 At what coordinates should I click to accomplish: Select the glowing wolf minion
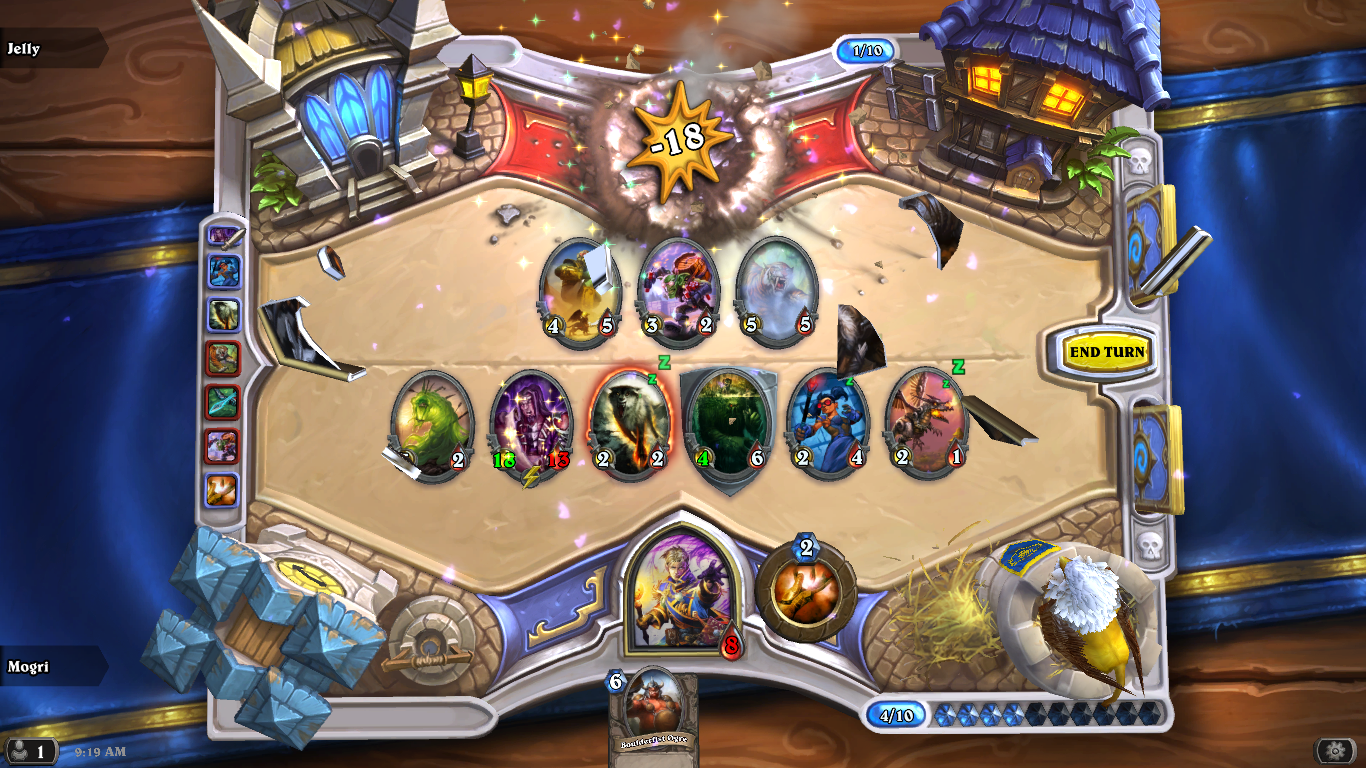point(630,426)
